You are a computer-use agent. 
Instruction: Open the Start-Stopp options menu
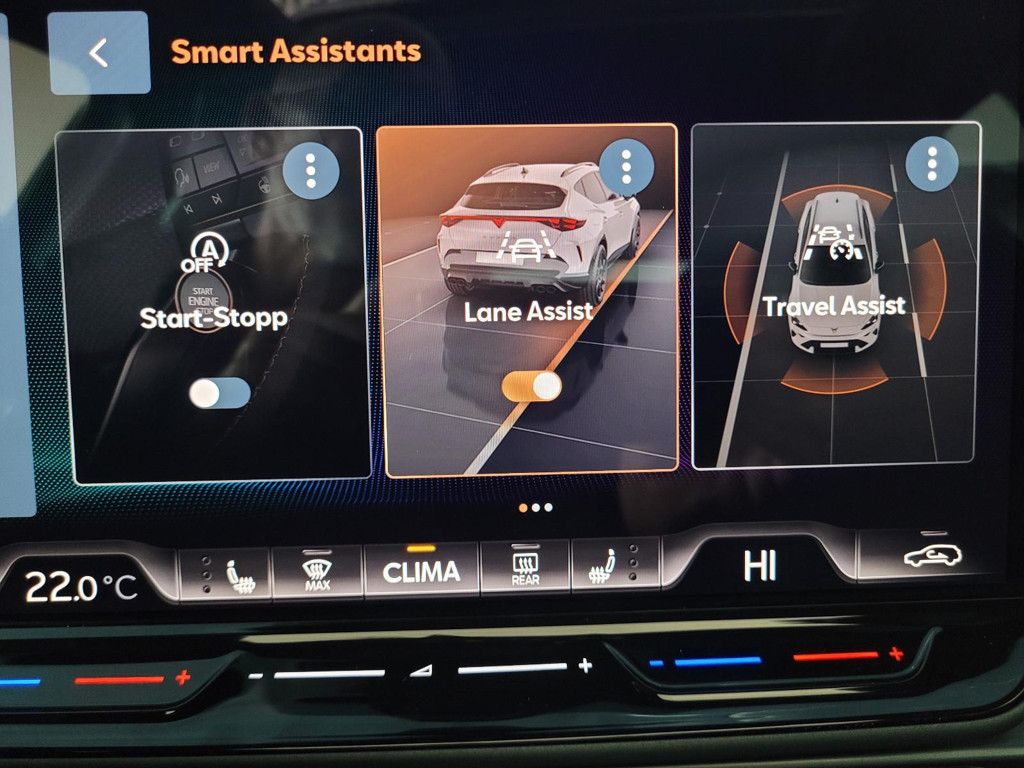311,172
